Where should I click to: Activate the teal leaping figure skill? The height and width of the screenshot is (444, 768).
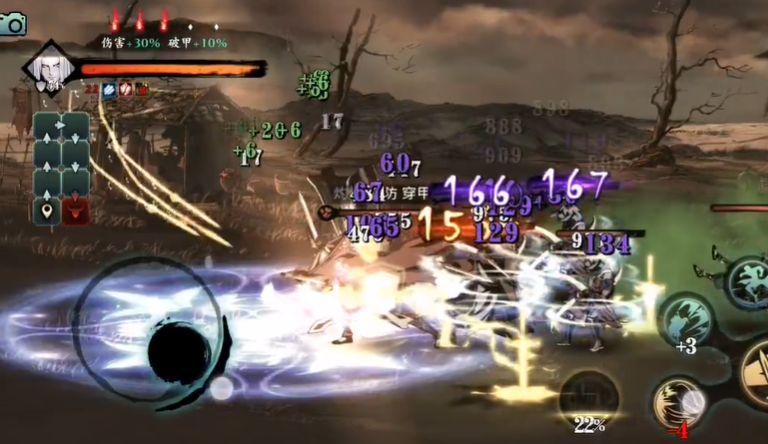[748, 283]
